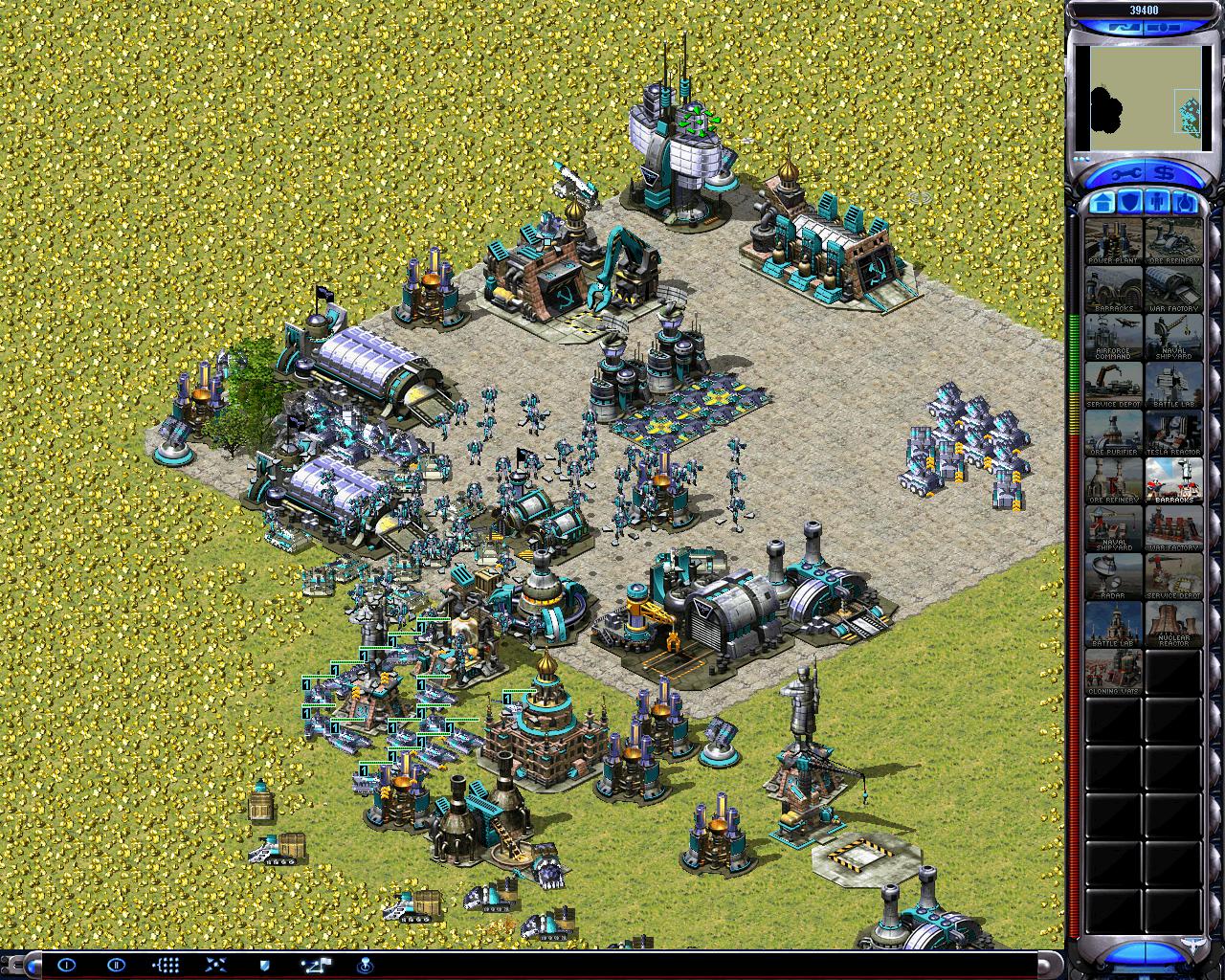Place a beacon using the beacon icon

365,965
